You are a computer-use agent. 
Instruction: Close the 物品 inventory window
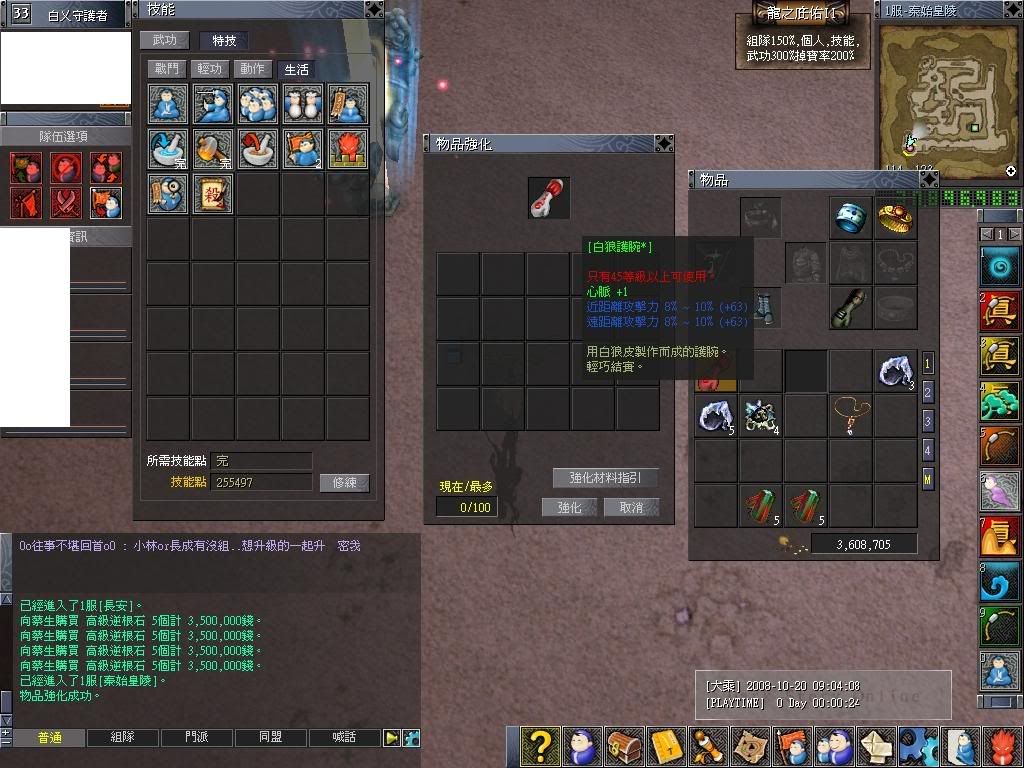pyautogui.click(x=928, y=179)
